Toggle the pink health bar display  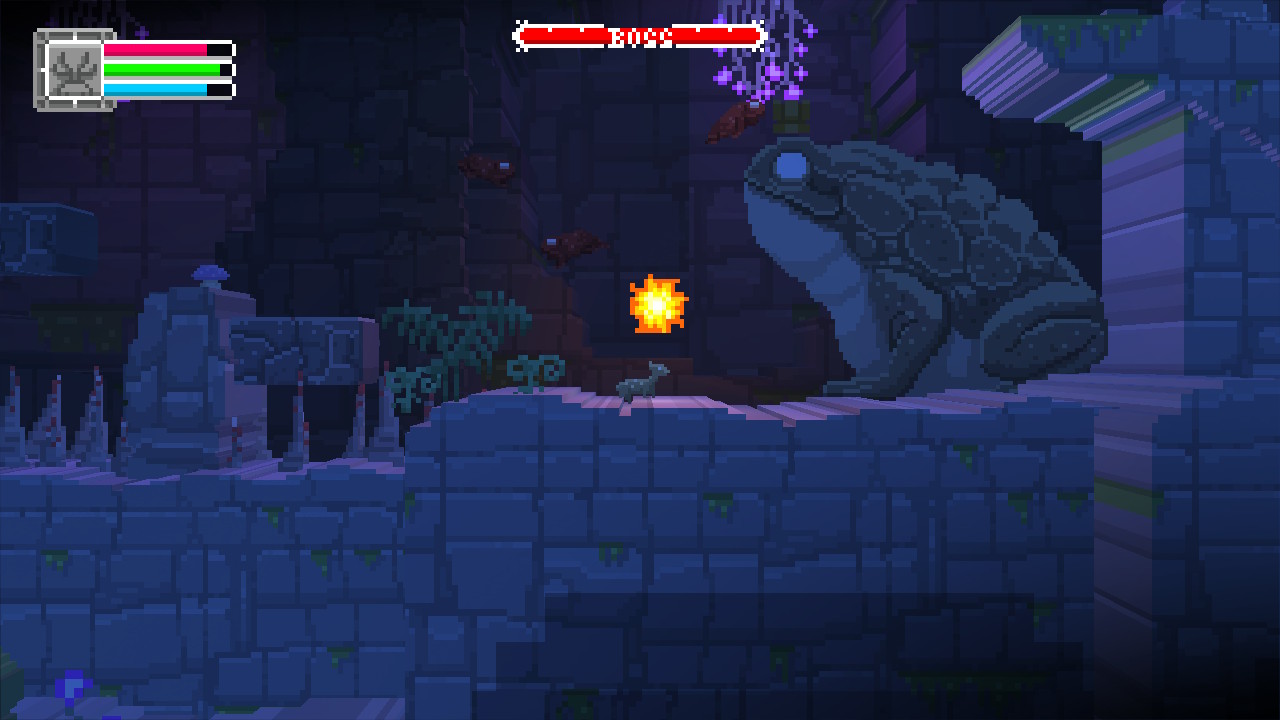pos(165,49)
